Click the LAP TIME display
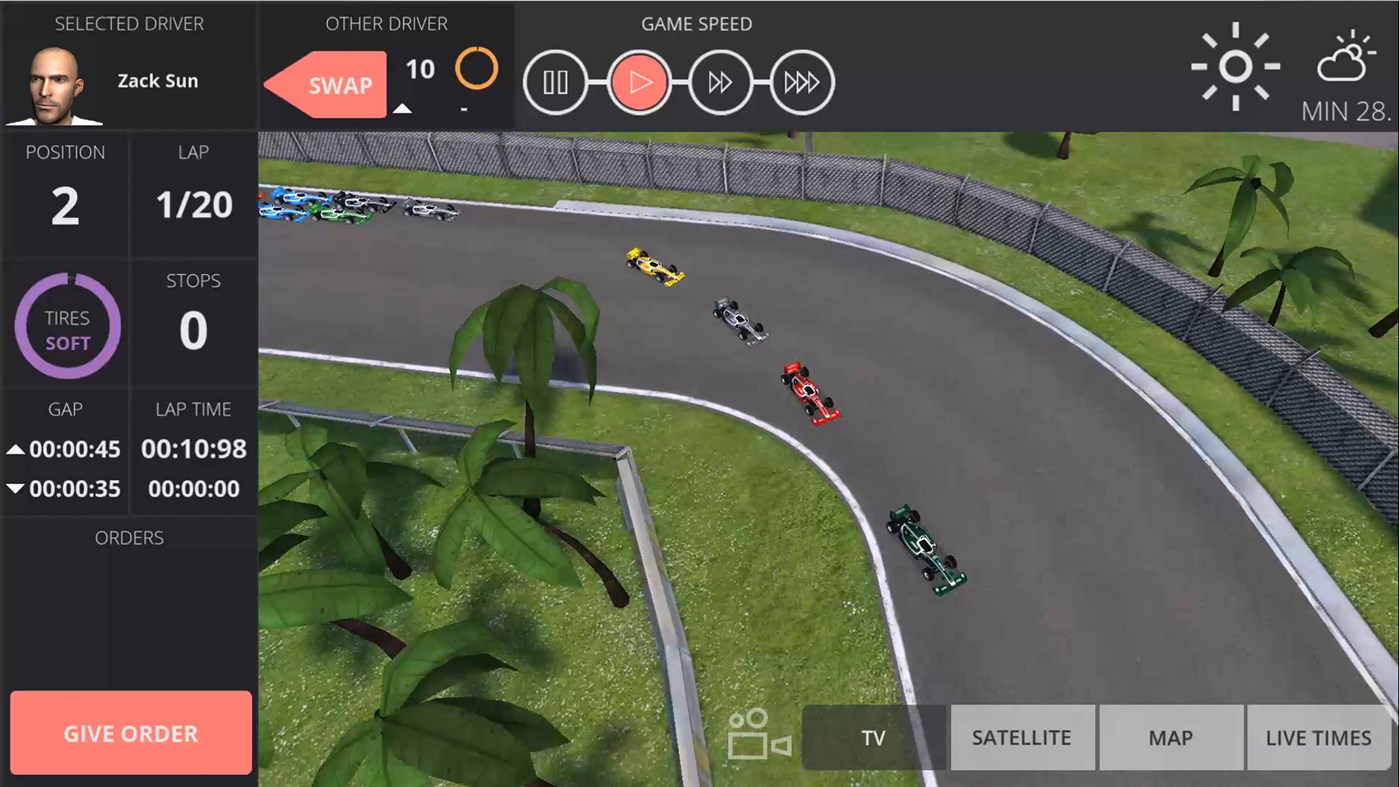1399x787 pixels. [193, 449]
